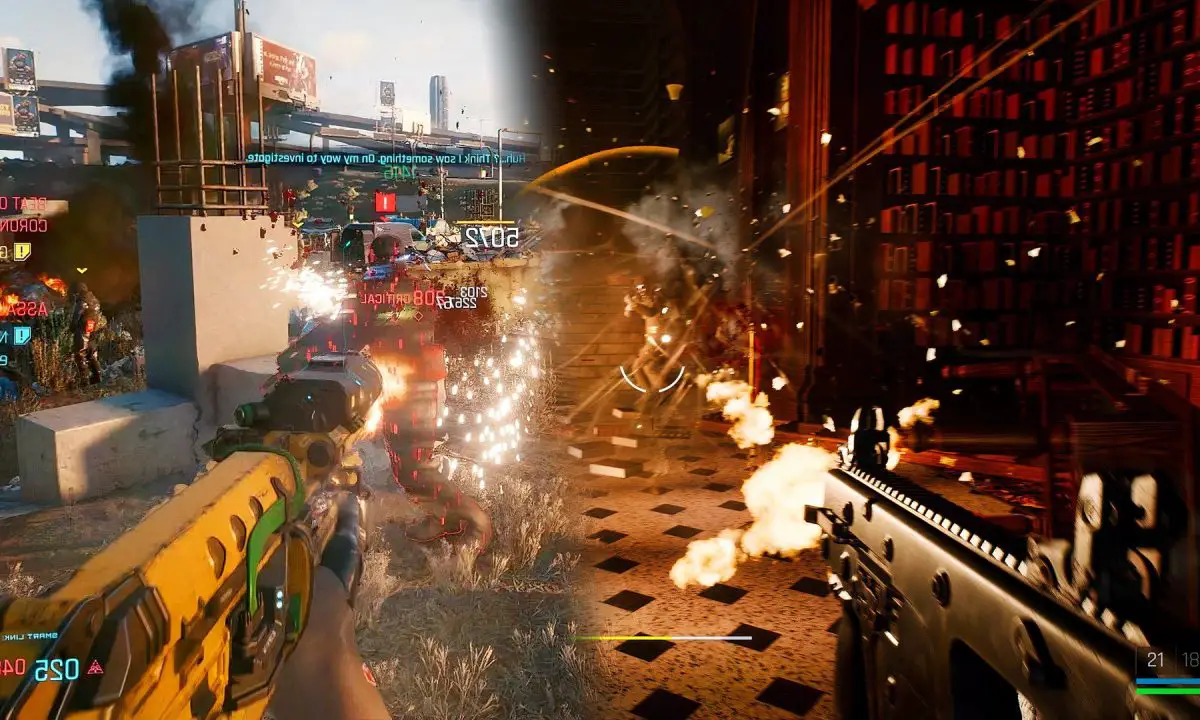Screen dimensions: 1200x720
Task: Click the red exclamation alert marker
Action: pyautogui.click(x=385, y=203)
